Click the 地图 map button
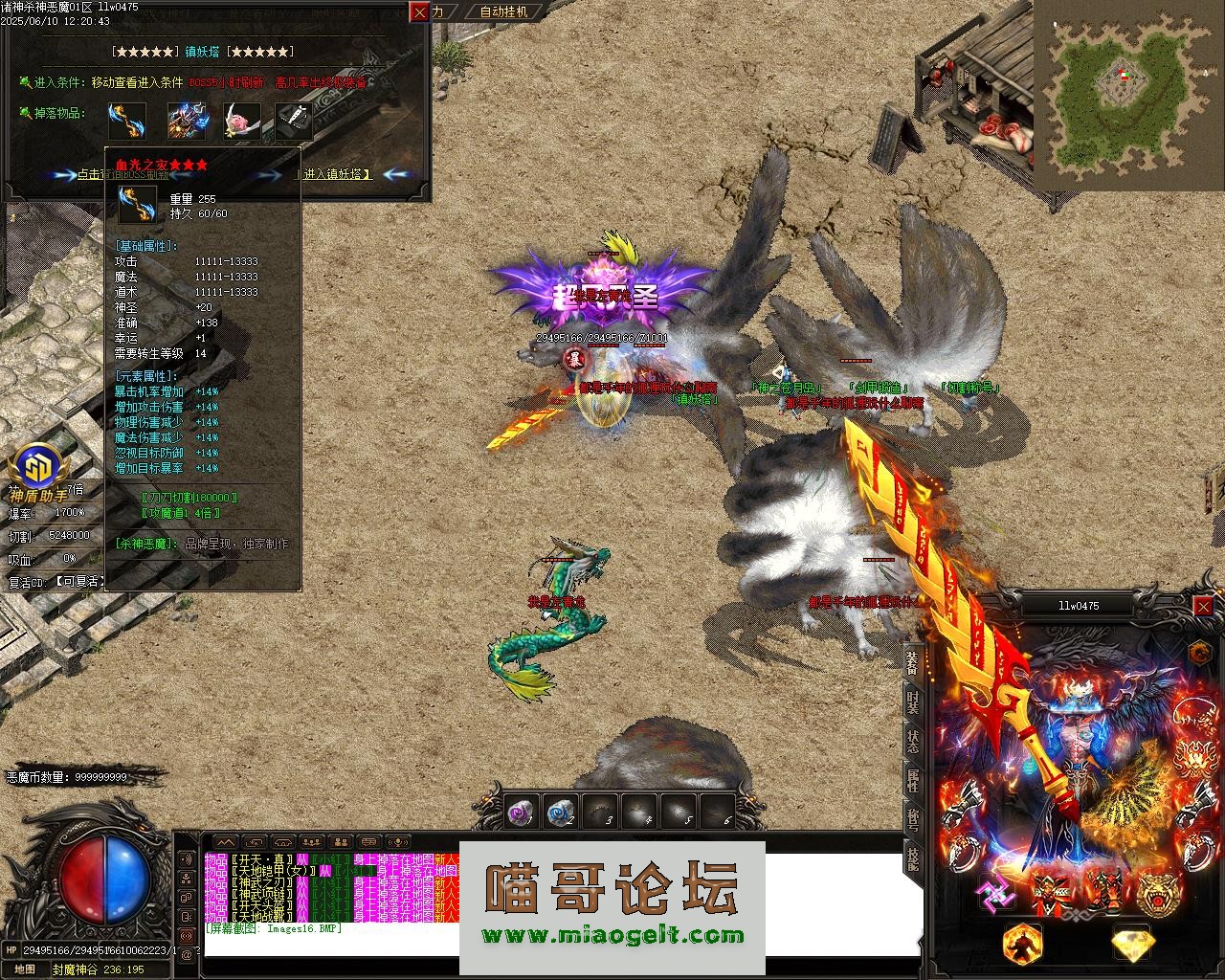This screenshot has width=1225, height=980. [x=24, y=969]
